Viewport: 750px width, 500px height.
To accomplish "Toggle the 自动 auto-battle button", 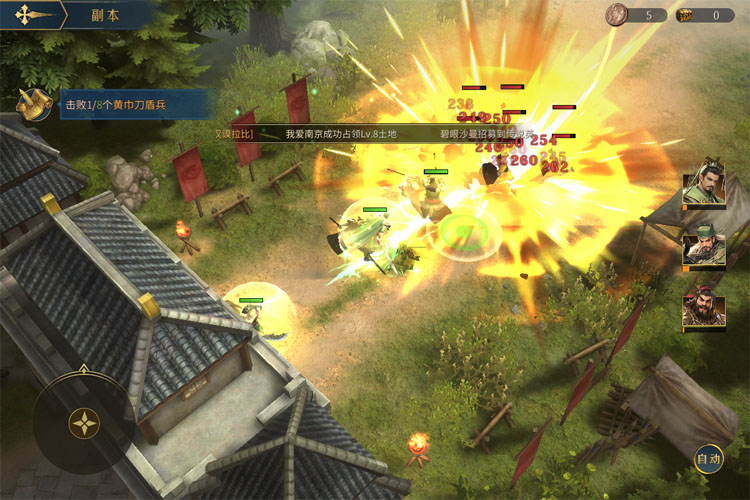I will click(709, 459).
